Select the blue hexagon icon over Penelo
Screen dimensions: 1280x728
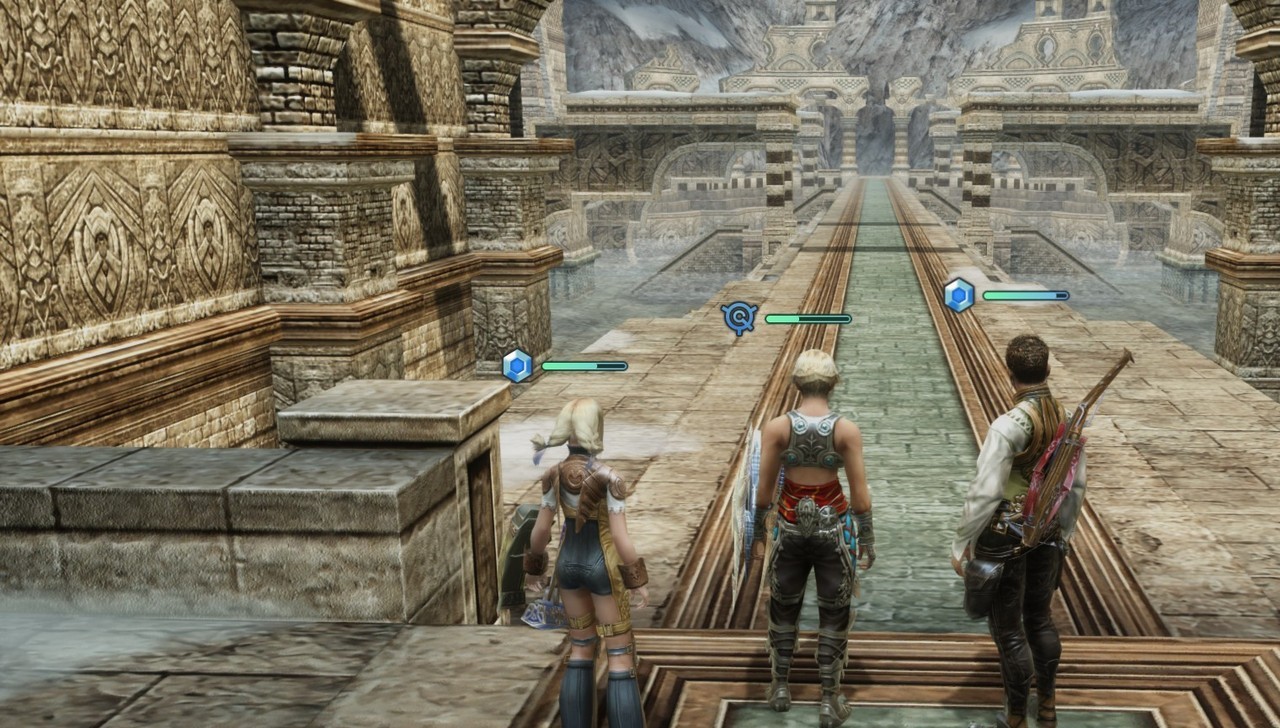click(x=517, y=365)
